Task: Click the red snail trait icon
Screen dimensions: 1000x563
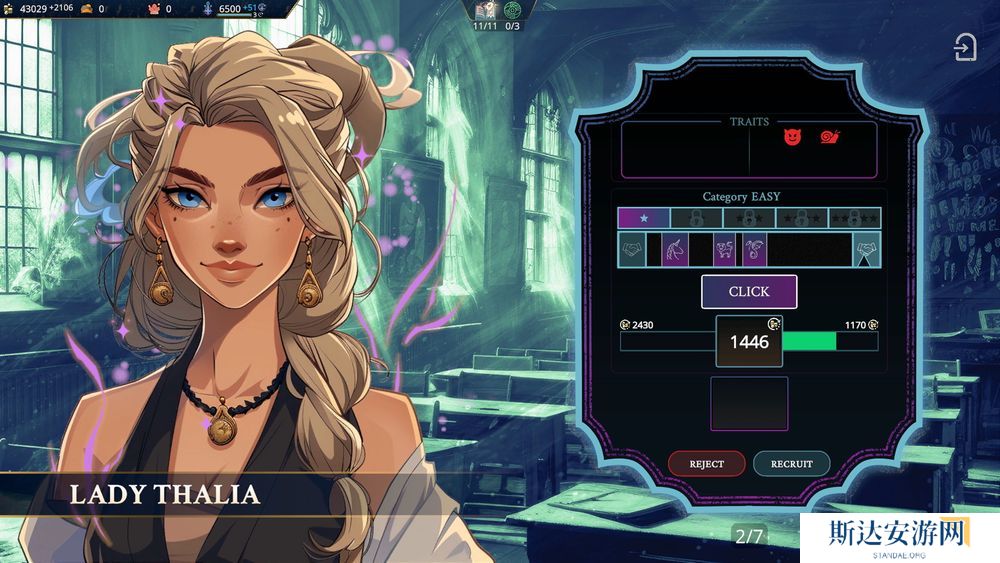Action: click(x=829, y=137)
